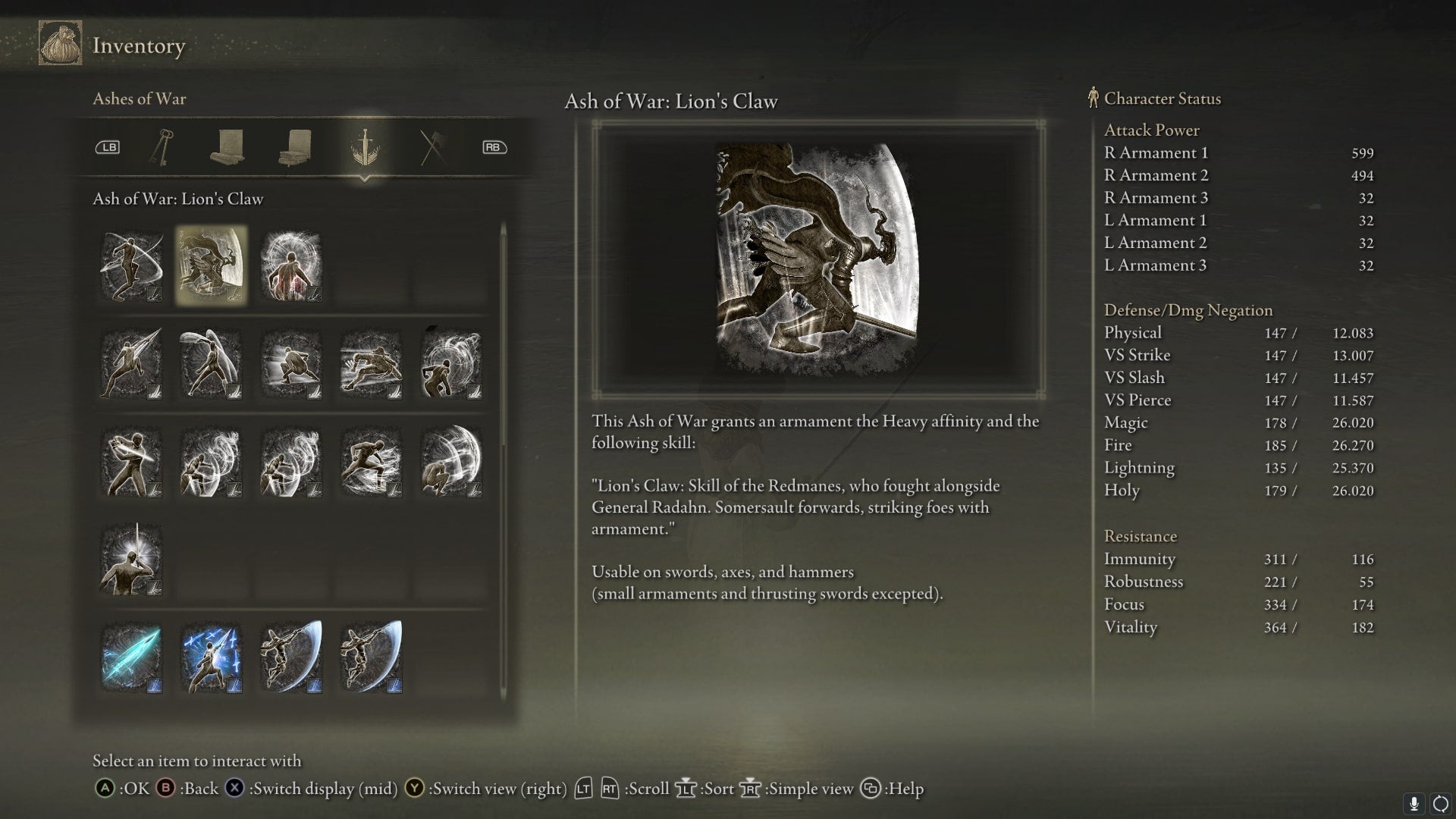Select the ash with red-glowing figure
The image size is (1456, 819).
coord(291,265)
